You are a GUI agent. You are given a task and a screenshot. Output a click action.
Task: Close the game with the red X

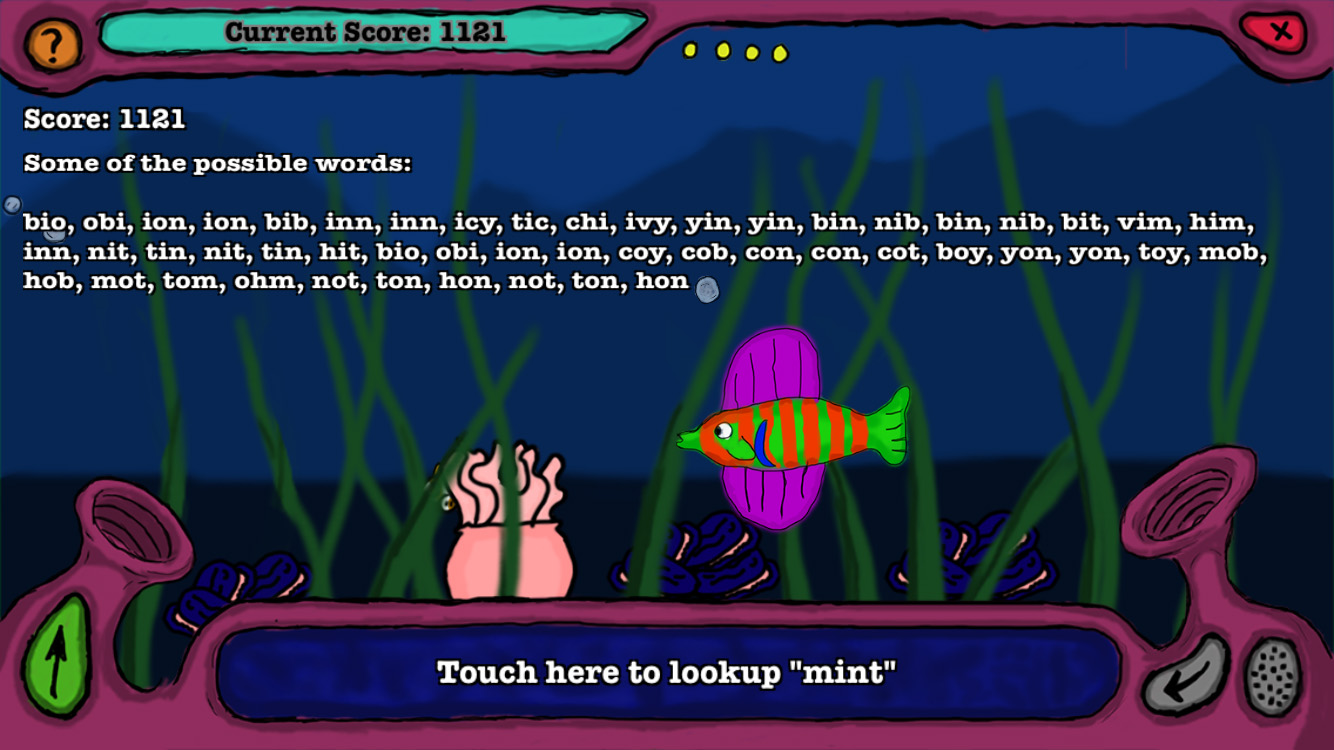tap(1279, 33)
